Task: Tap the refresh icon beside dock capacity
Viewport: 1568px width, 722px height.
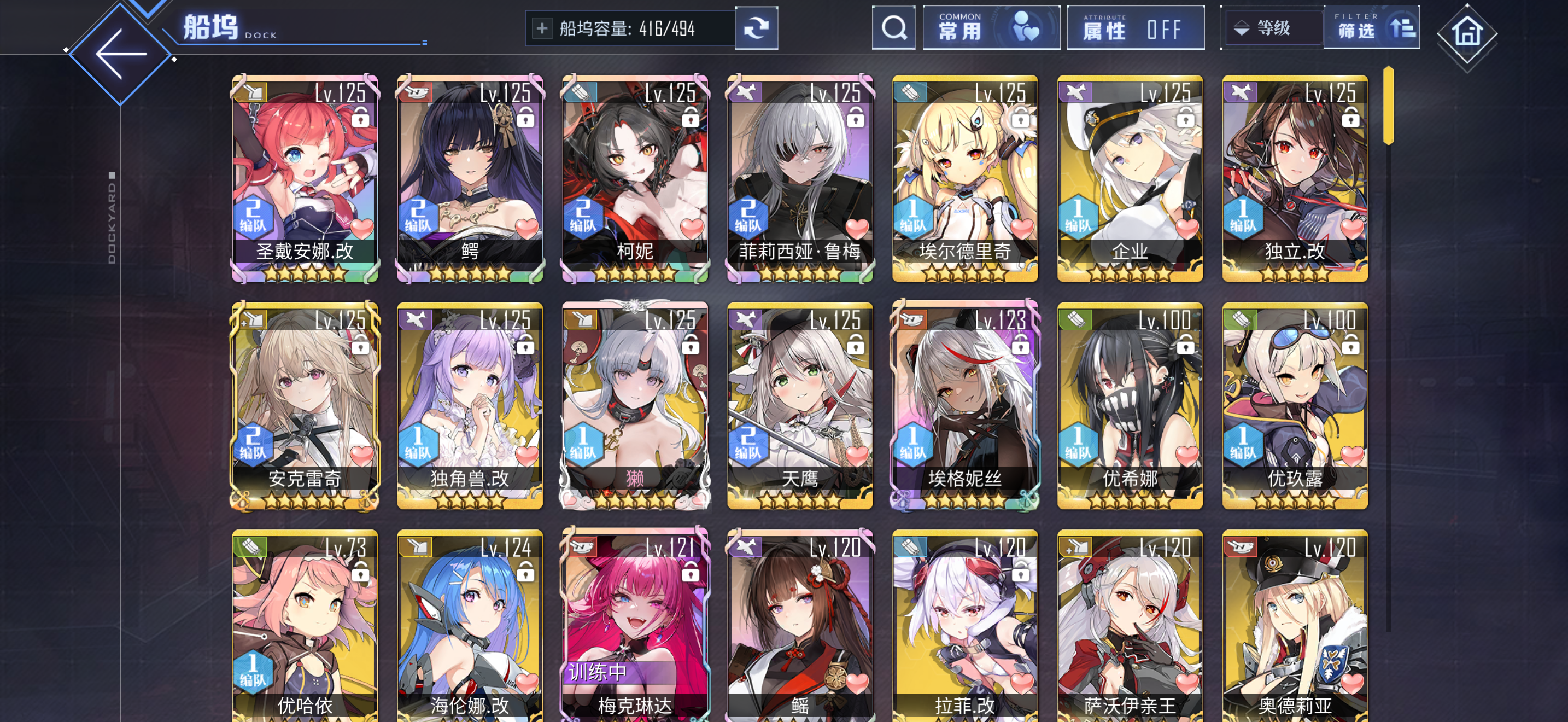Action: 756,28
